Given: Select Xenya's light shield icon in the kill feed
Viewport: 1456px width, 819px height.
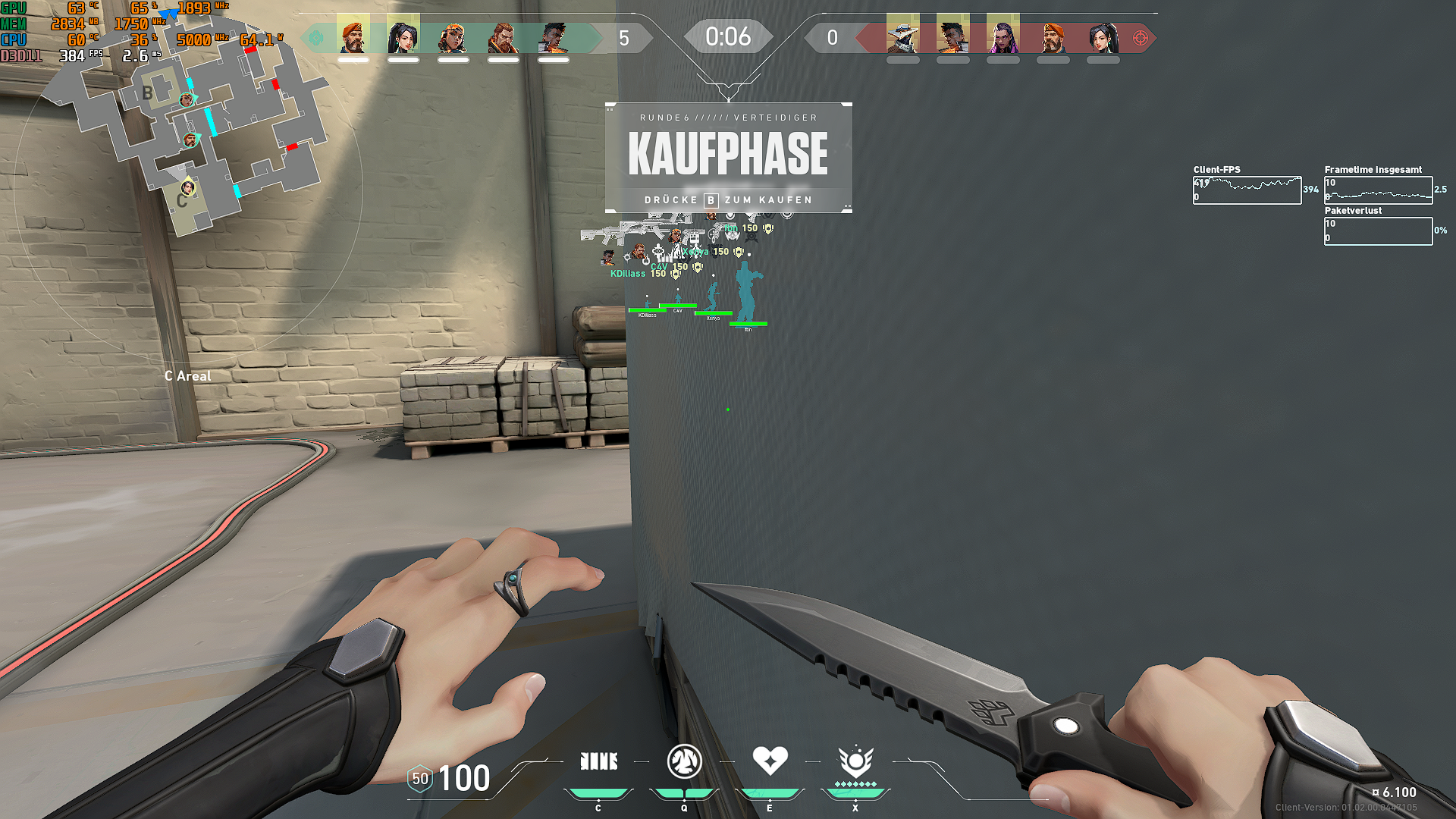Looking at the screenshot, I should click(x=739, y=253).
